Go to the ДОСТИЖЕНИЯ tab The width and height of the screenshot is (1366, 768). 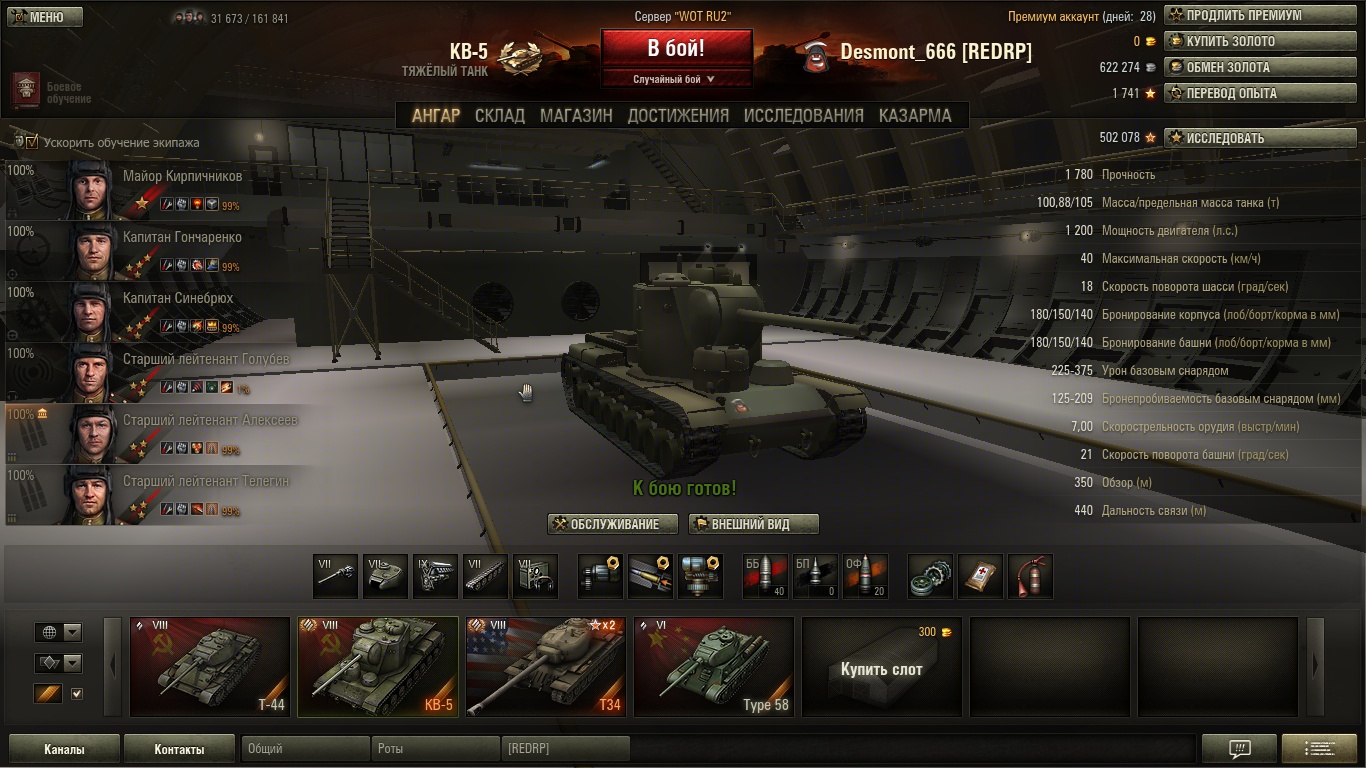678,115
